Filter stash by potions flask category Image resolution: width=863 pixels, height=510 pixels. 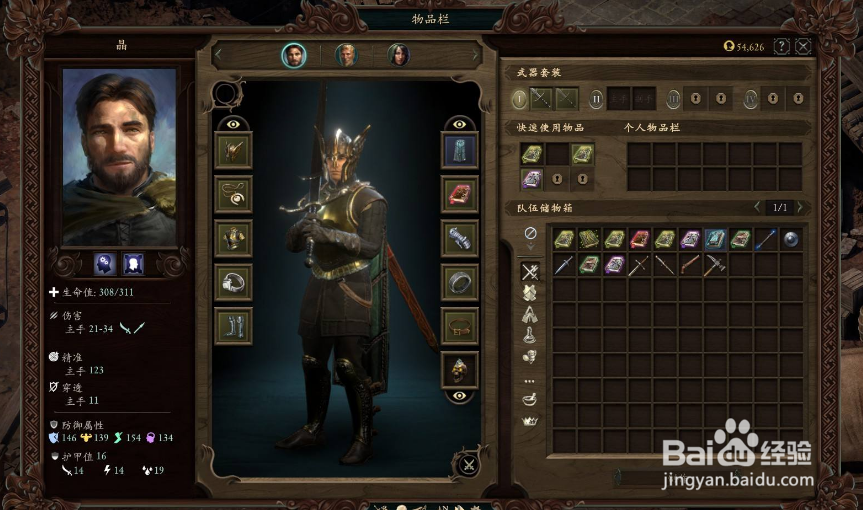(530, 336)
